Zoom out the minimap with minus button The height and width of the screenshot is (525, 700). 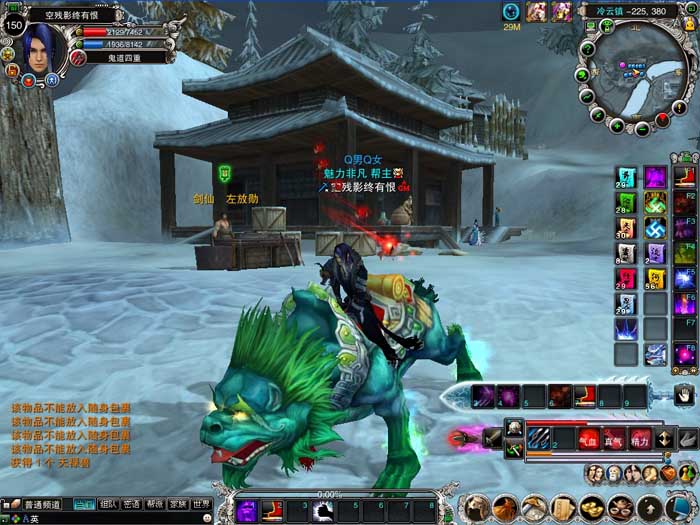coord(642,129)
